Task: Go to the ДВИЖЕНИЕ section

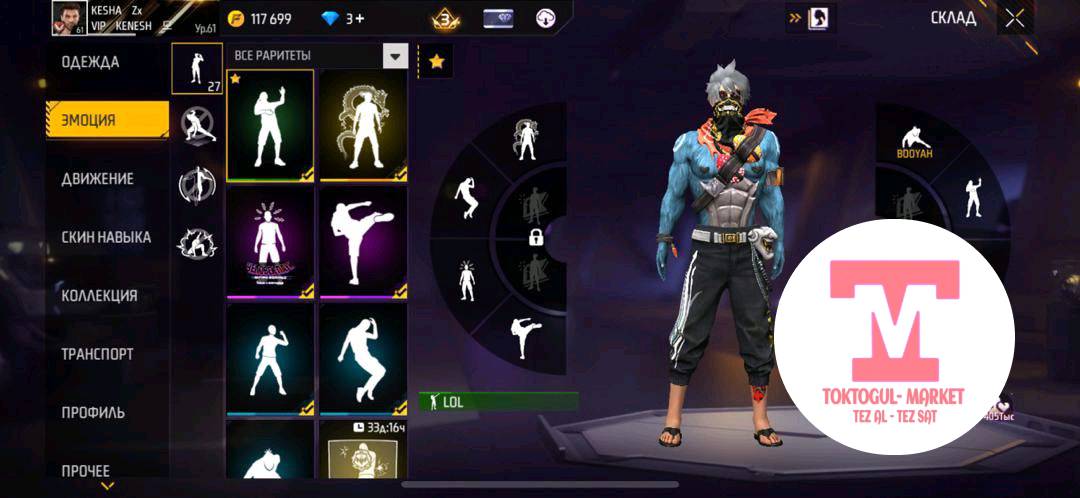Action: tap(98, 179)
